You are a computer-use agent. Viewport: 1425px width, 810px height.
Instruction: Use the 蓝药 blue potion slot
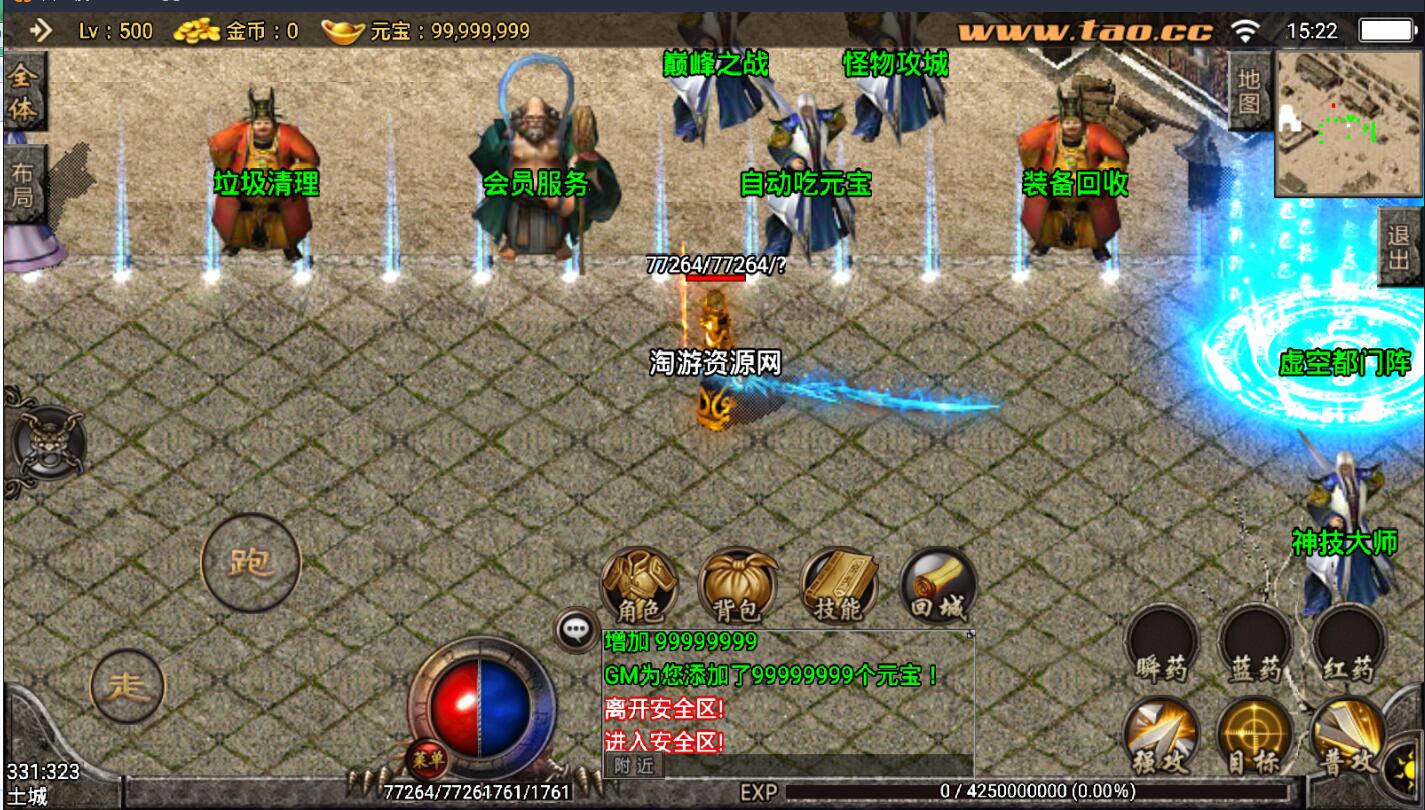1255,645
